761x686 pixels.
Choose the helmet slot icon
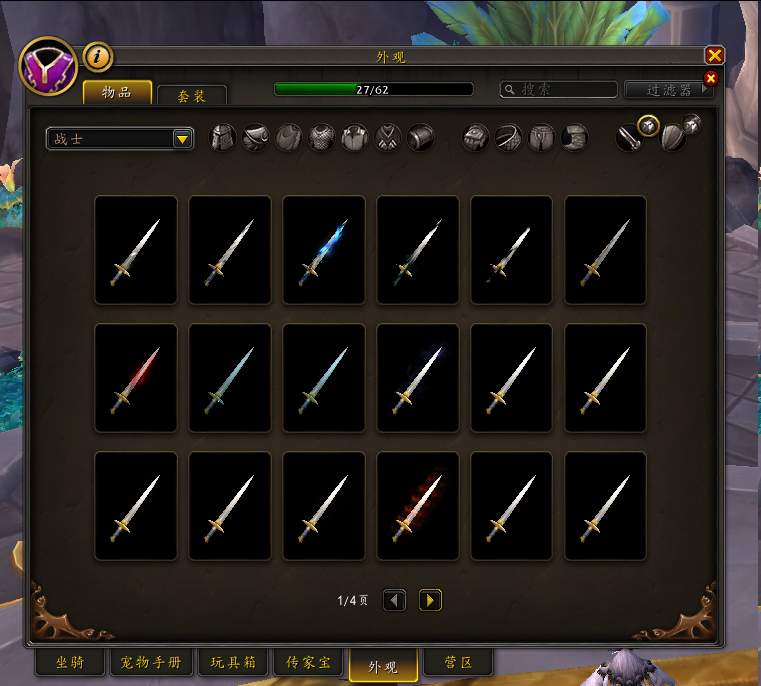pyautogui.click(x=222, y=138)
